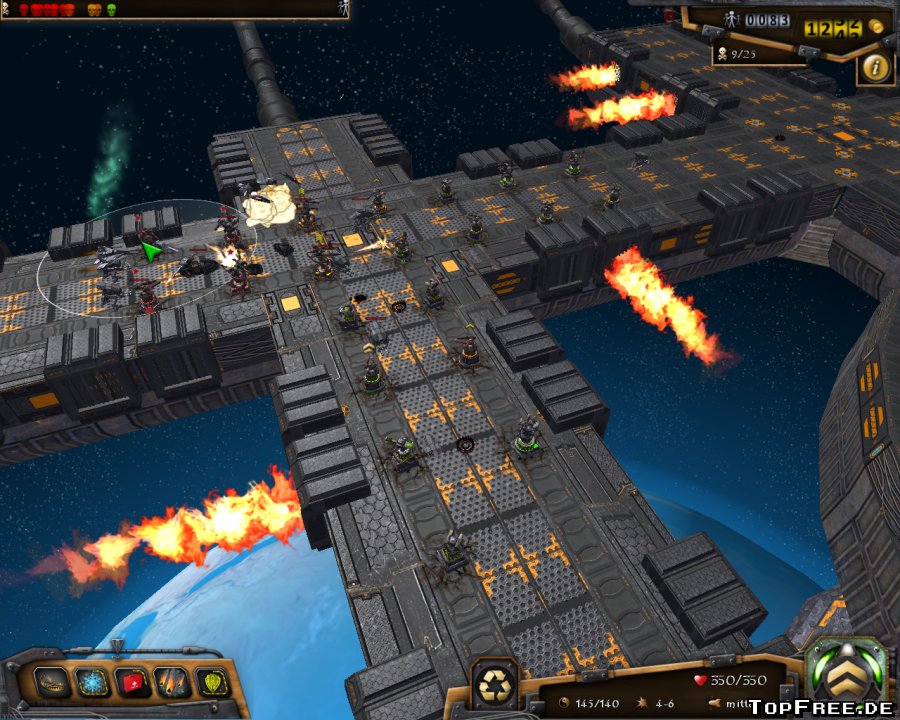900x720 pixels.
Task: Activate the yellow shield ability
Action: click(x=212, y=683)
